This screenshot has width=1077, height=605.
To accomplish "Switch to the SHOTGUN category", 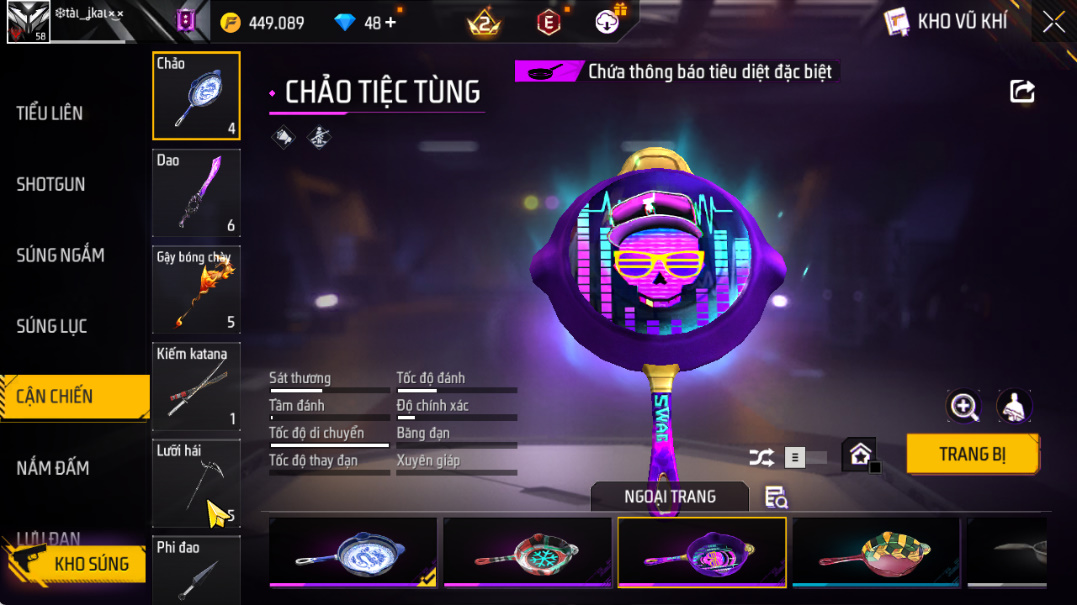I will point(51,184).
